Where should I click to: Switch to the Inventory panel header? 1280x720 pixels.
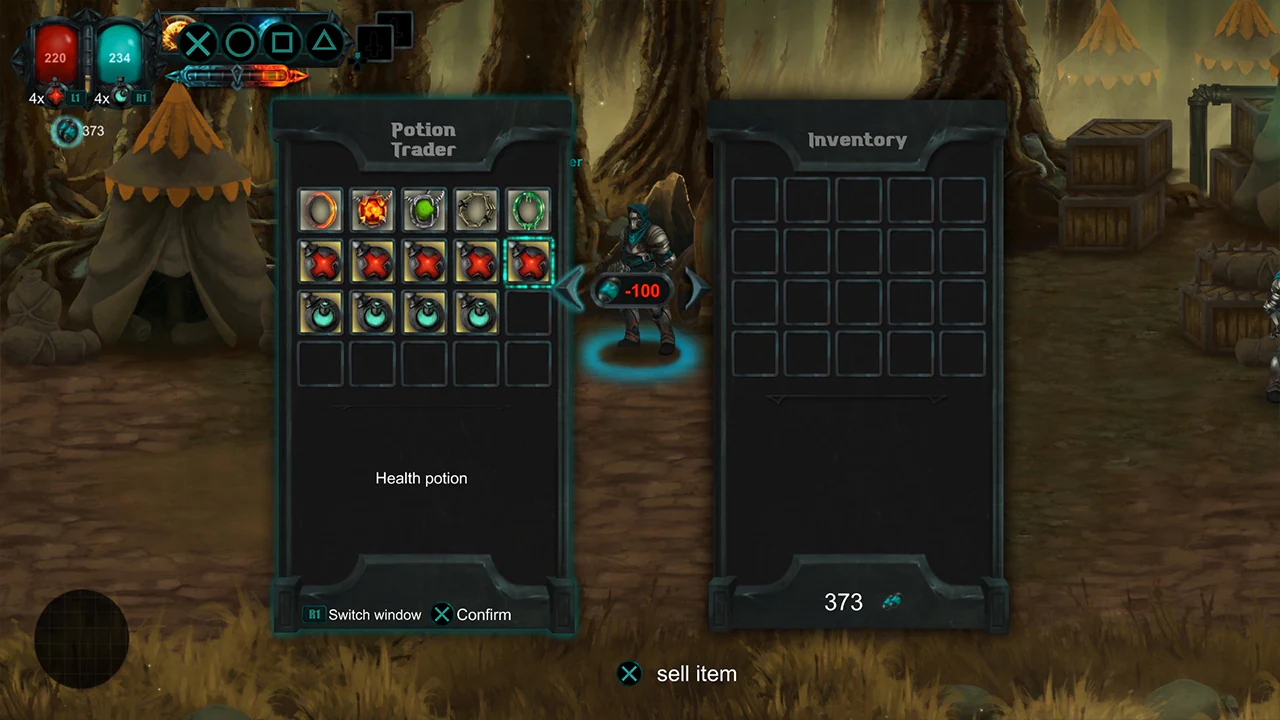point(856,139)
